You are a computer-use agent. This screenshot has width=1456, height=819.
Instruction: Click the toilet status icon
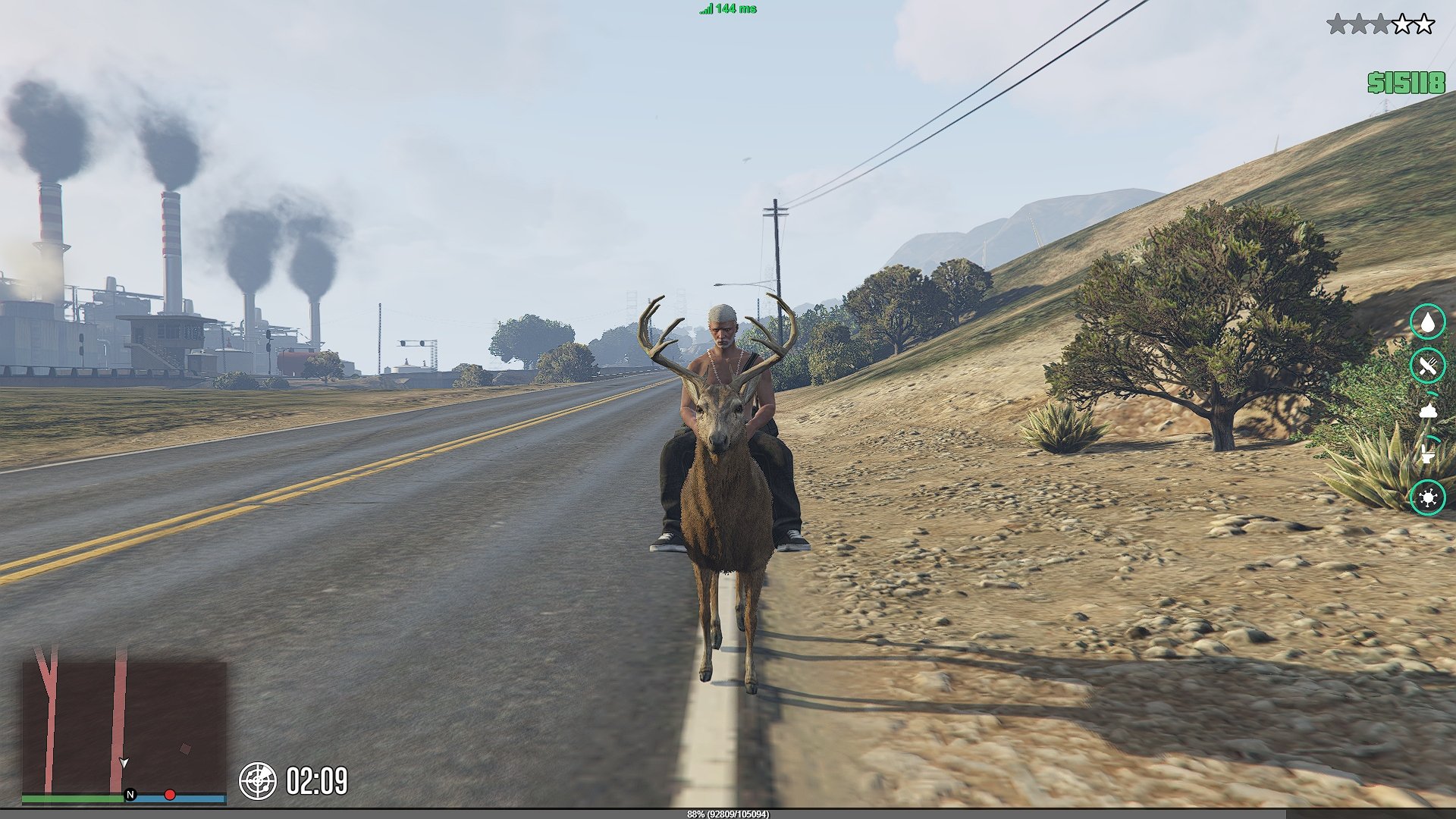click(1428, 453)
